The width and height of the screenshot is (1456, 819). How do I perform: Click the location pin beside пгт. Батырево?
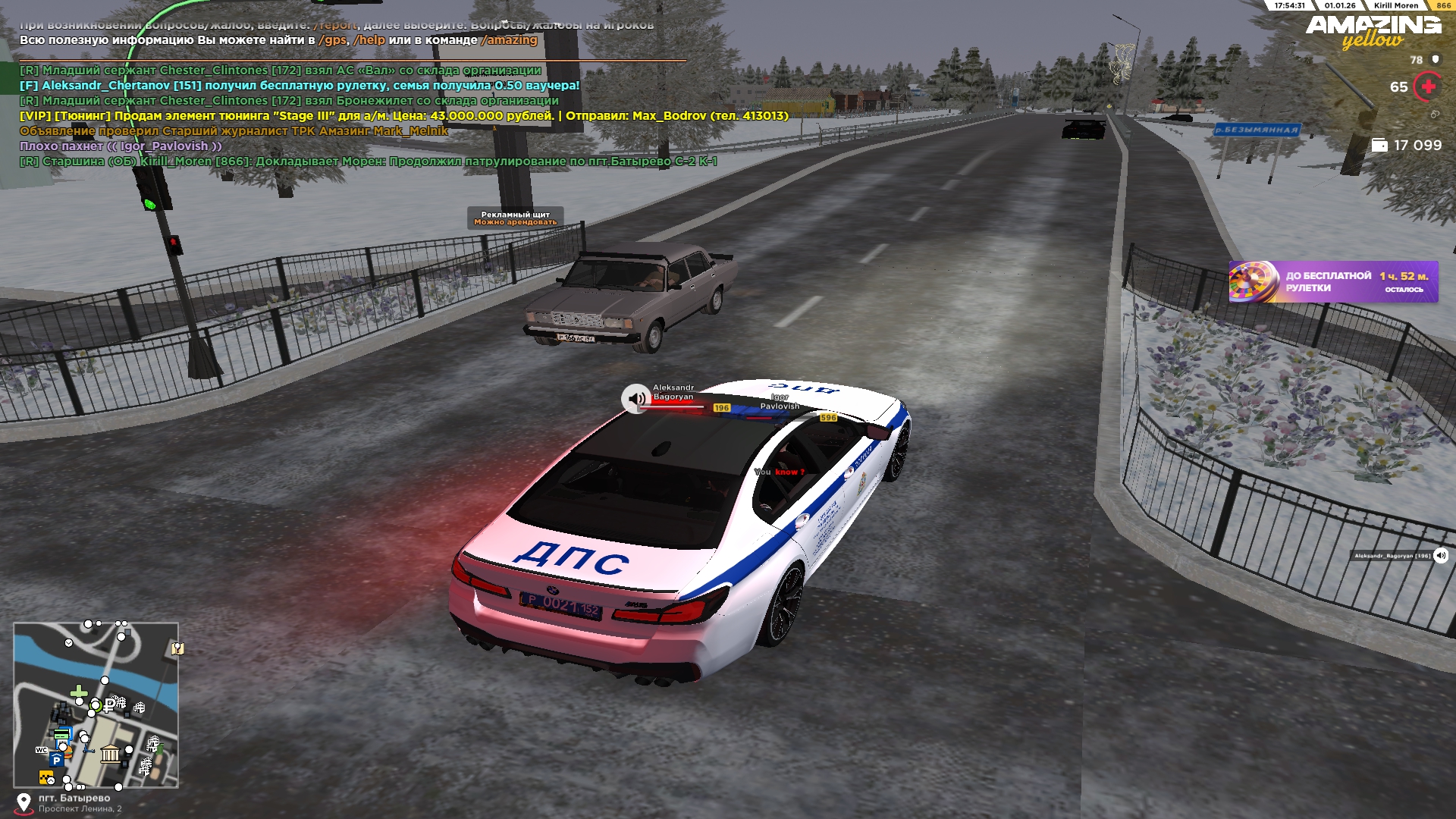pyautogui.click(x=24, y=802)
